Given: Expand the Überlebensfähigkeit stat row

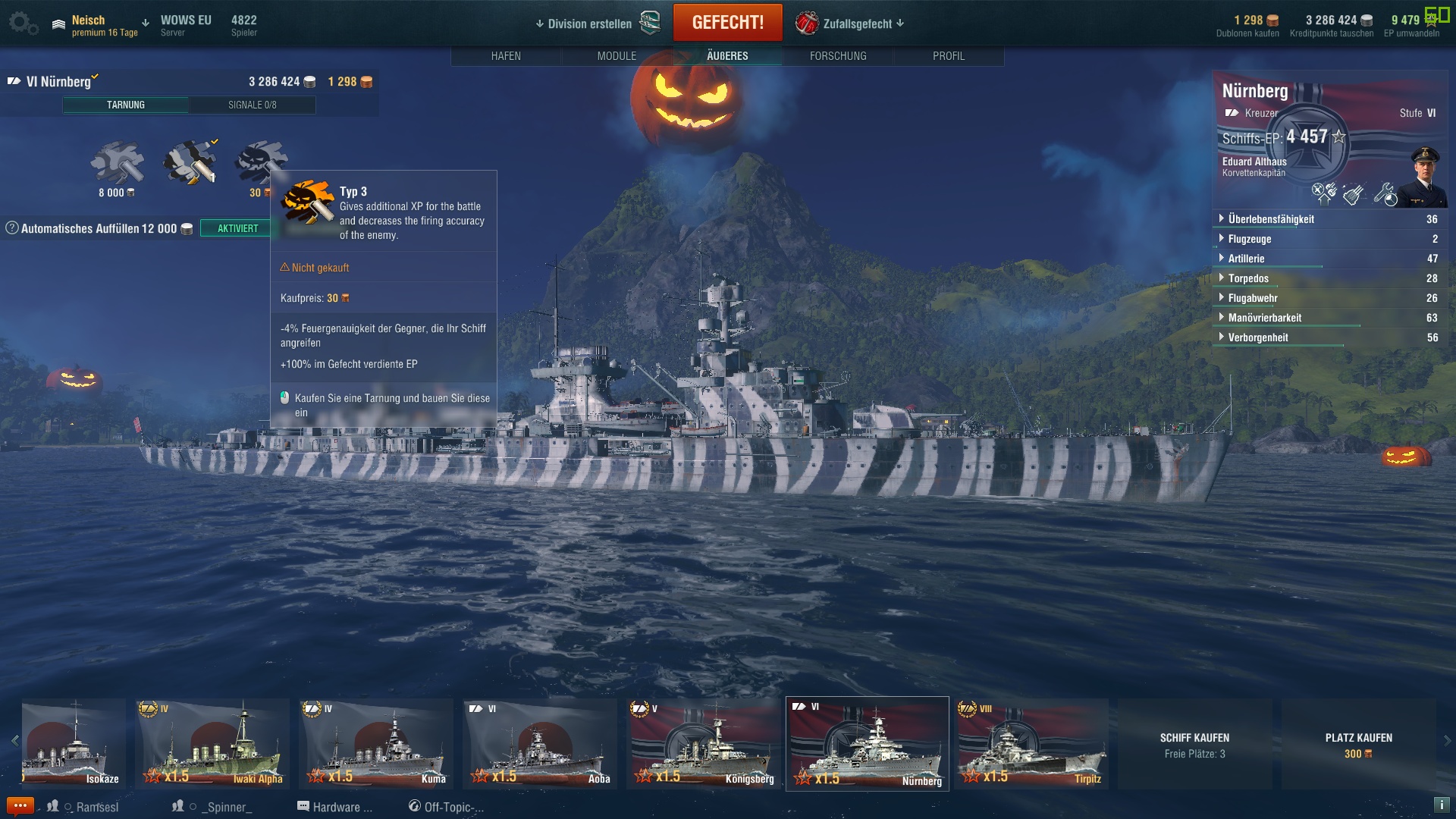Looking at the screenshot, I should (1271, 219).
